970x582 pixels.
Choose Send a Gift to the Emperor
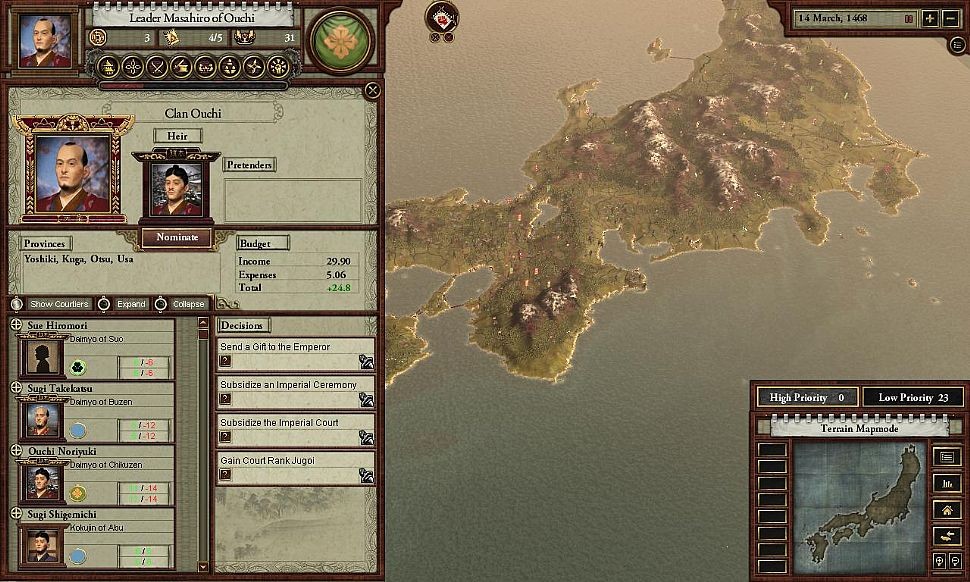(x=367, y=362)
